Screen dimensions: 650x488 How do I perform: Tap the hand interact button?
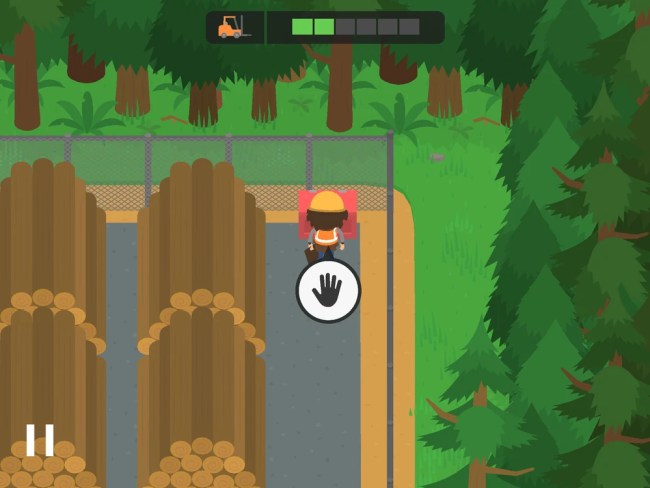pyautogui.click(x=328, y=291)
